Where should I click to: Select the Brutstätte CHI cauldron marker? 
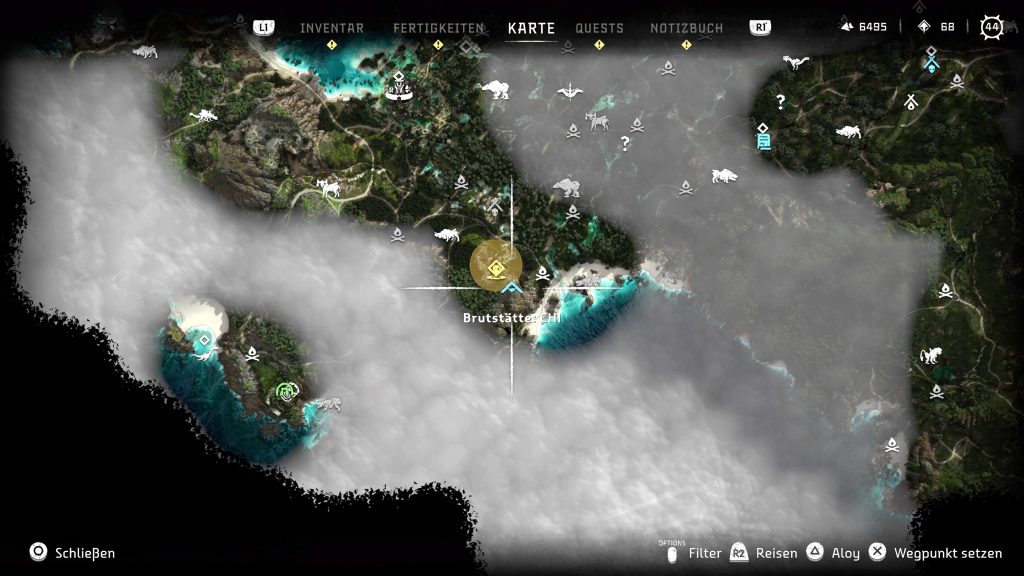pyautogui.click(x=496, y=266)
